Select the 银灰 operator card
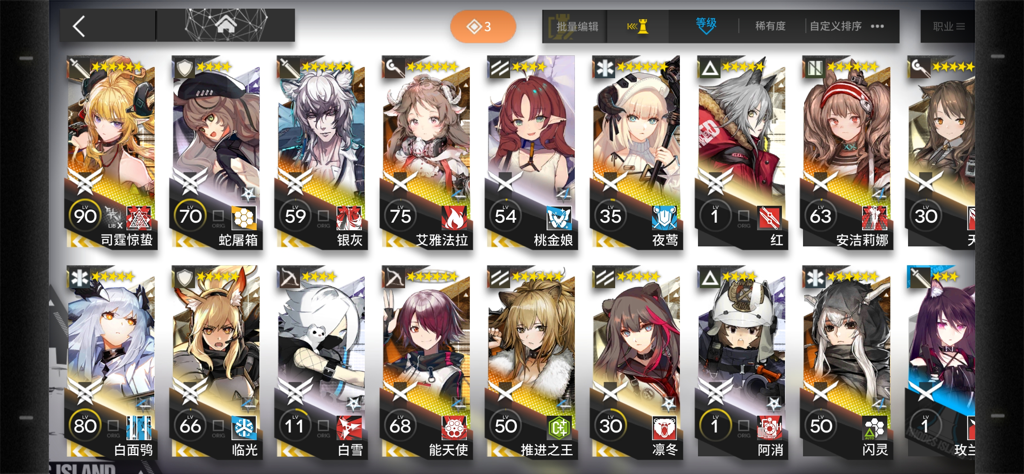The width and height of the screenshot is (1024, 474). [x=320, y=150]
